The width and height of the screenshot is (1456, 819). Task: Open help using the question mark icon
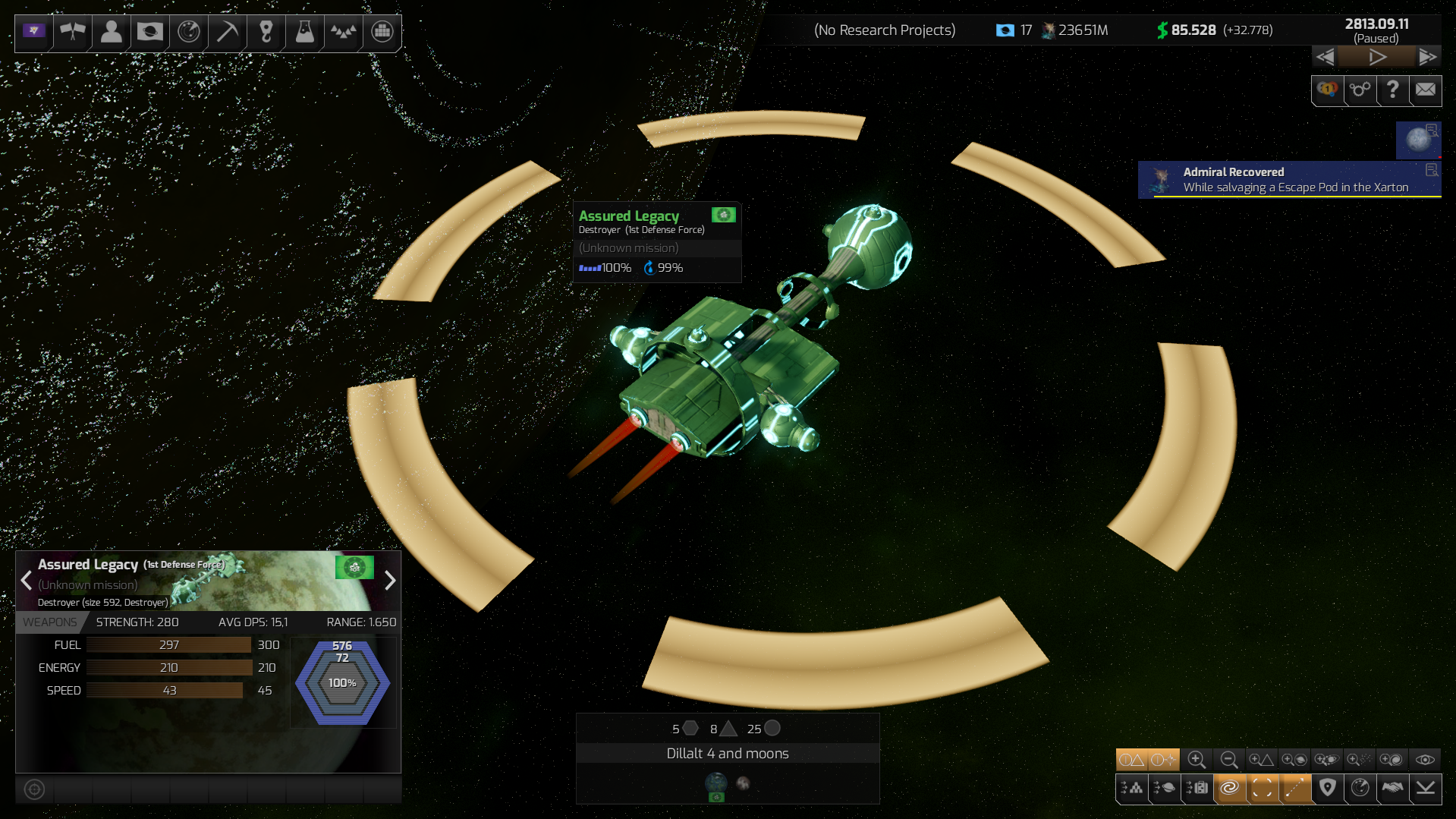coord(1392,90)
